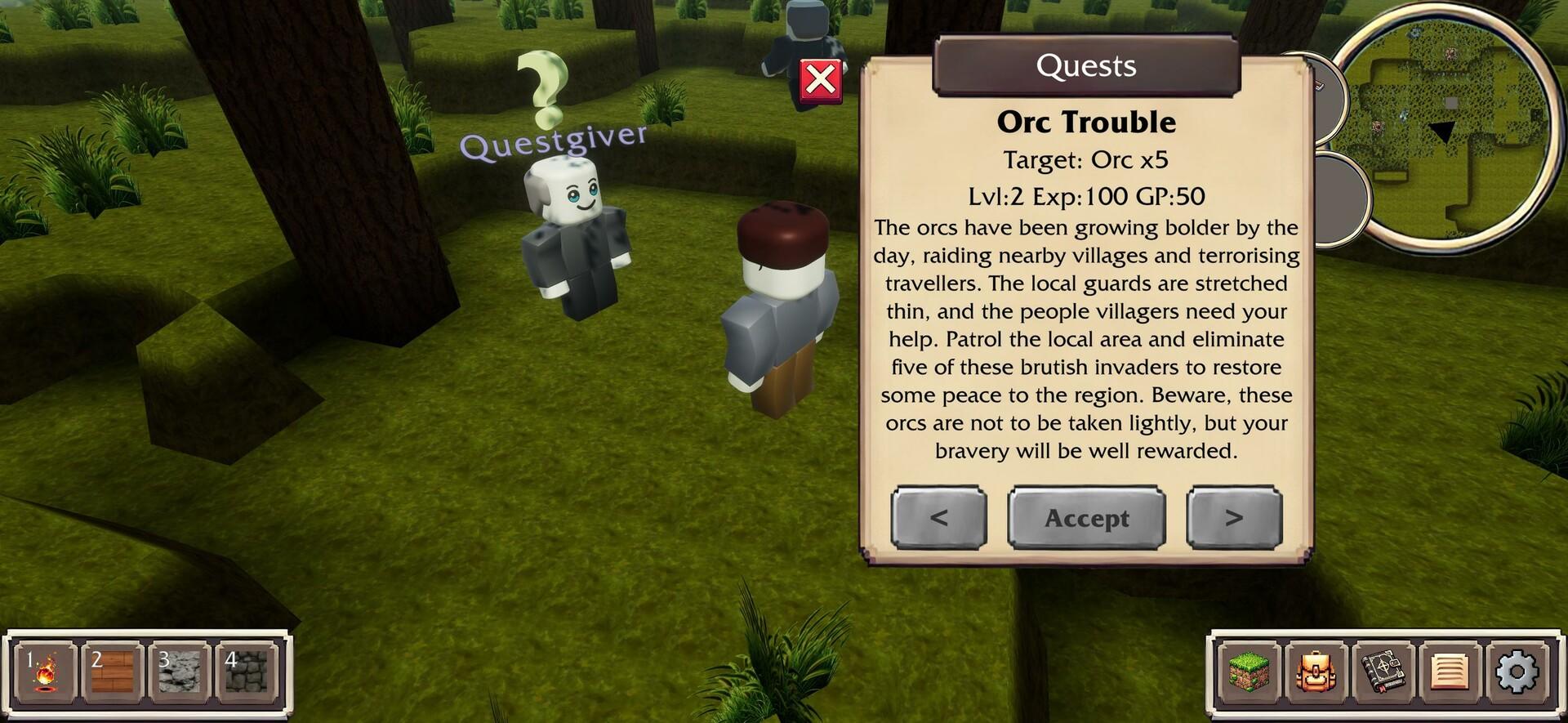The width and height of the screenshot is (1568, 723).
Task: Click the Lvl:2 Exp:100 GP:50 reward line
Action: (1086, 196)
